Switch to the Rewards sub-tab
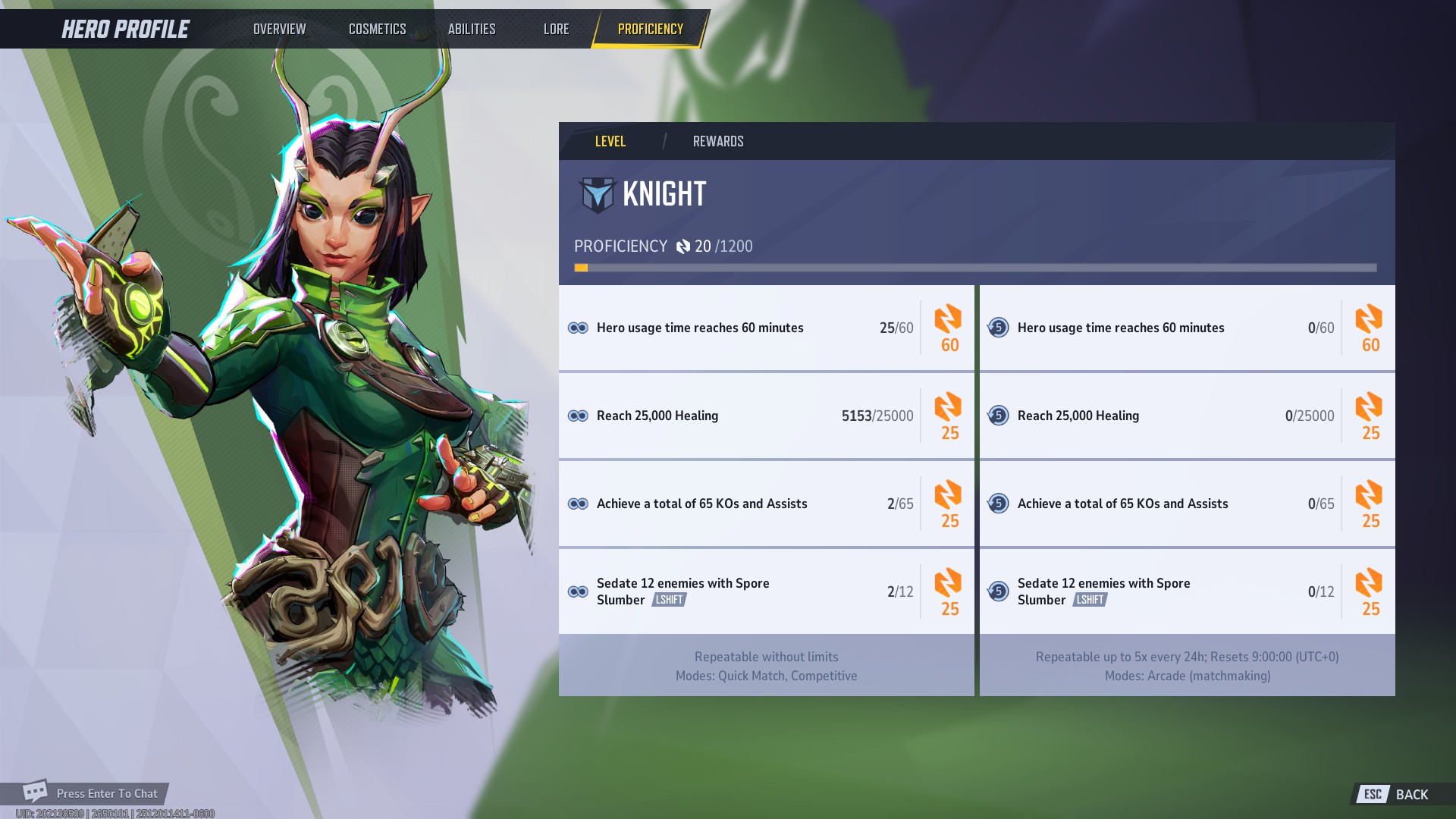Viewport: 1456px width, 819px height. (717, 141)
